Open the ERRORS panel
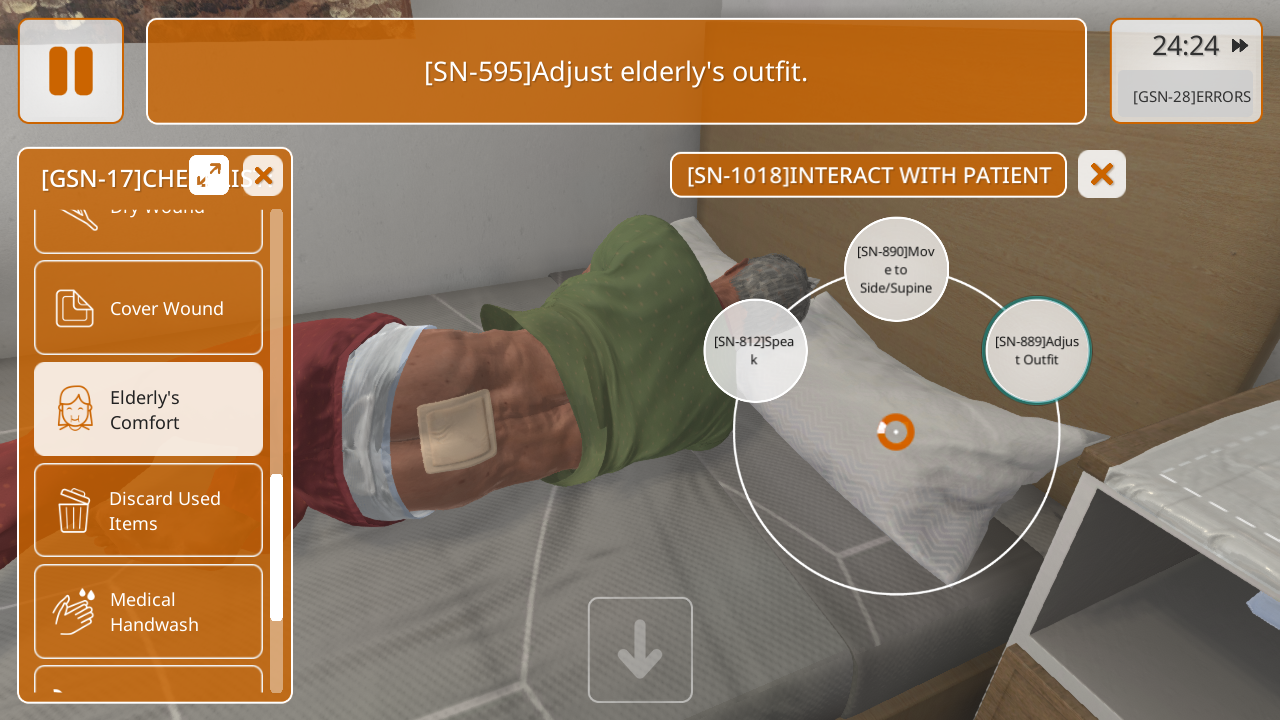This screenshot has height=720, width=1280. click(x=1190, y=96)
